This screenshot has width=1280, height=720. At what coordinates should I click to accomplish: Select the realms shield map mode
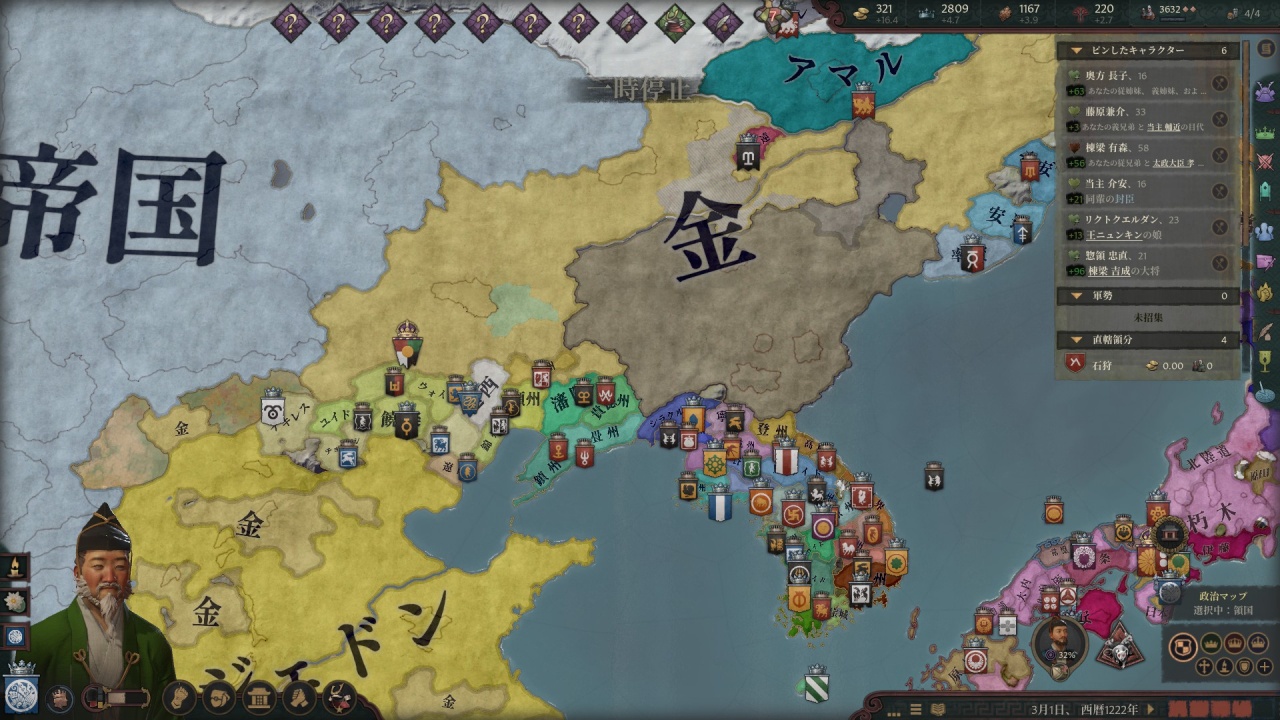1184,644
